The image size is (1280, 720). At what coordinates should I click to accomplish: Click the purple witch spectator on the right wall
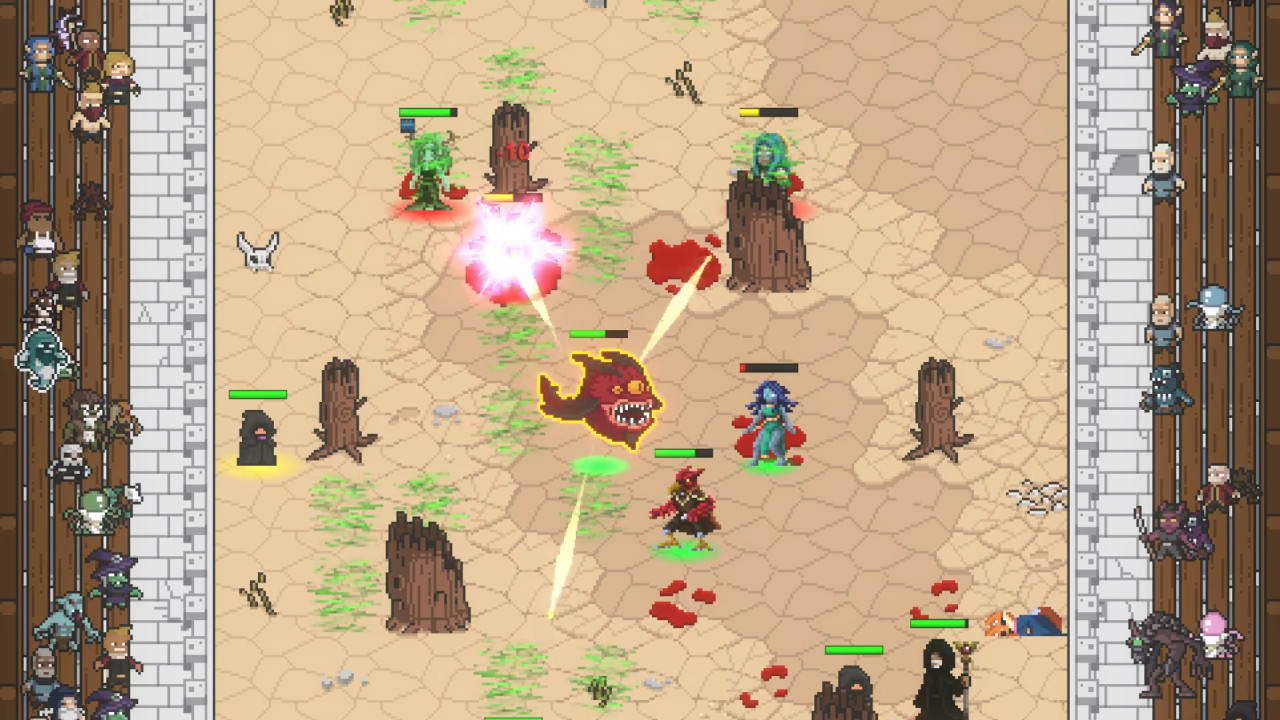(x=1192, y=92)
